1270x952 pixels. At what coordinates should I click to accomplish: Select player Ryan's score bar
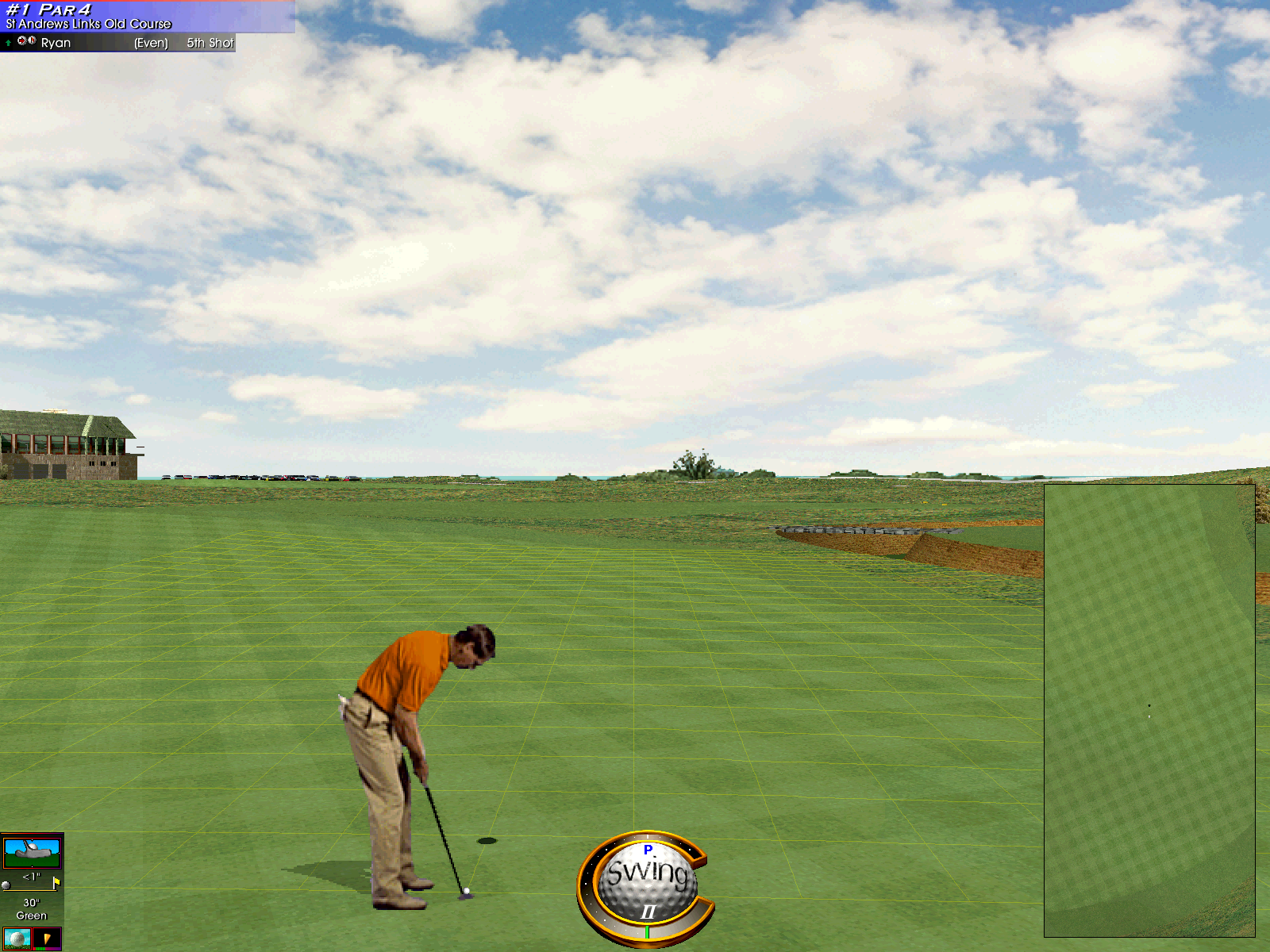point(117,43)
